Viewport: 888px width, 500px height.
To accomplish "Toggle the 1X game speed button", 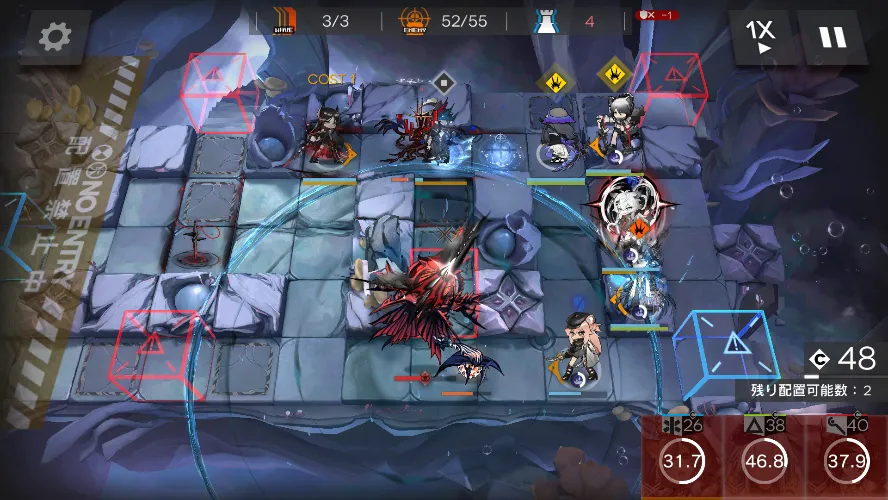I will tap(760, 37).
